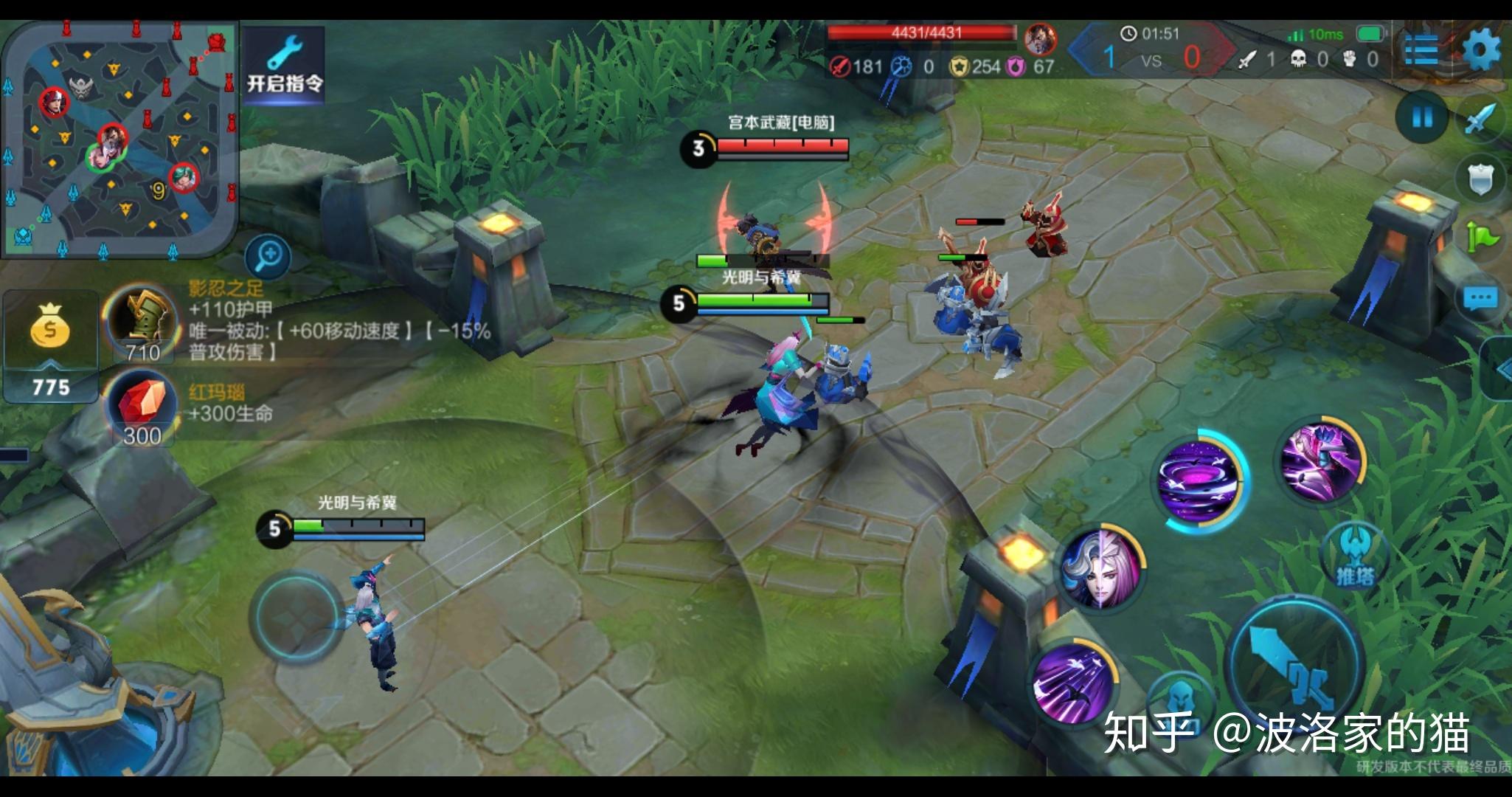Open the minimap in the corner
The width and height of the screenshot is (1512, 797).
pos(119,139)
